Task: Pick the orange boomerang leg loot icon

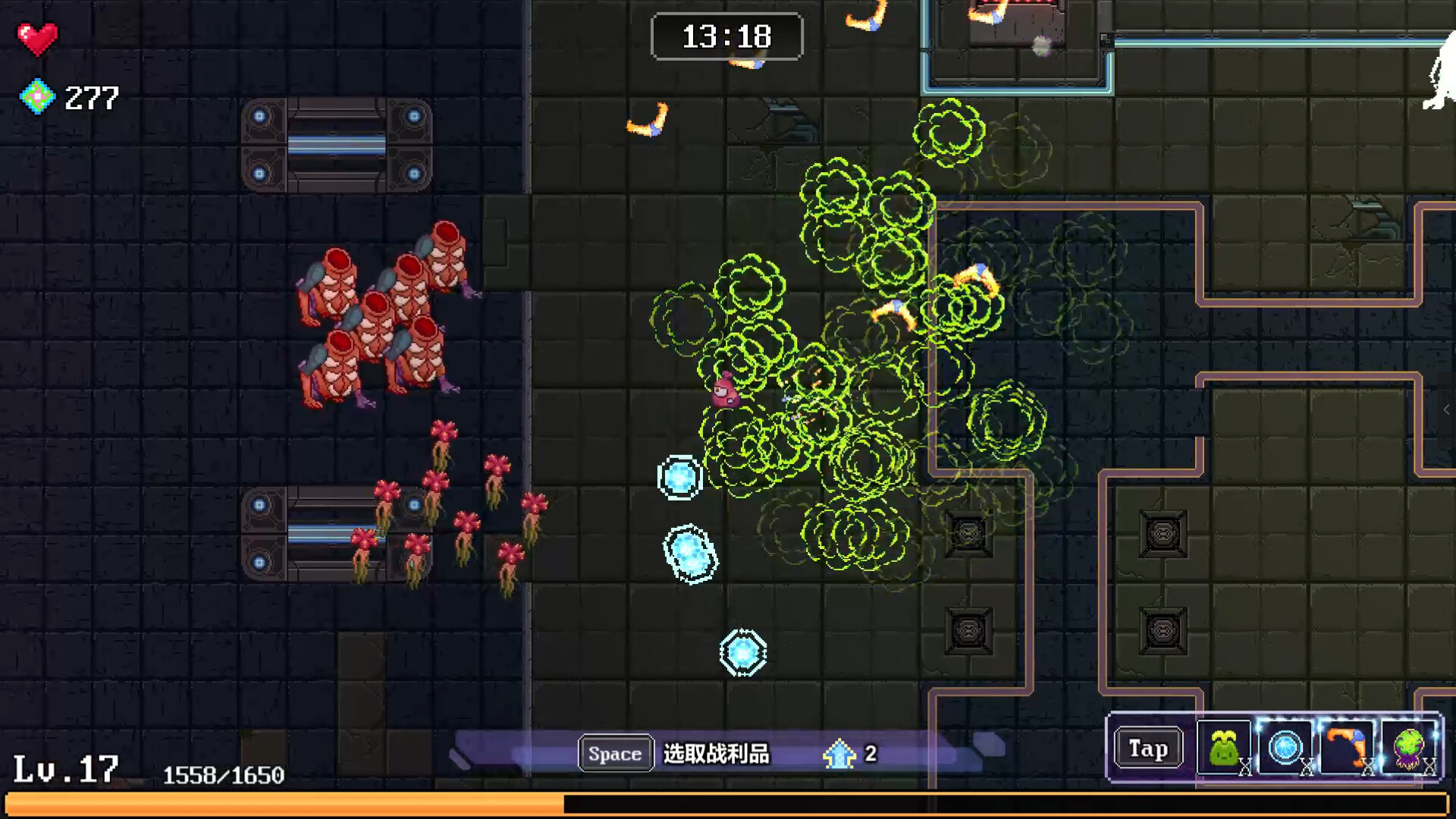Action: pyautogui.click(x=1347, y=749)
